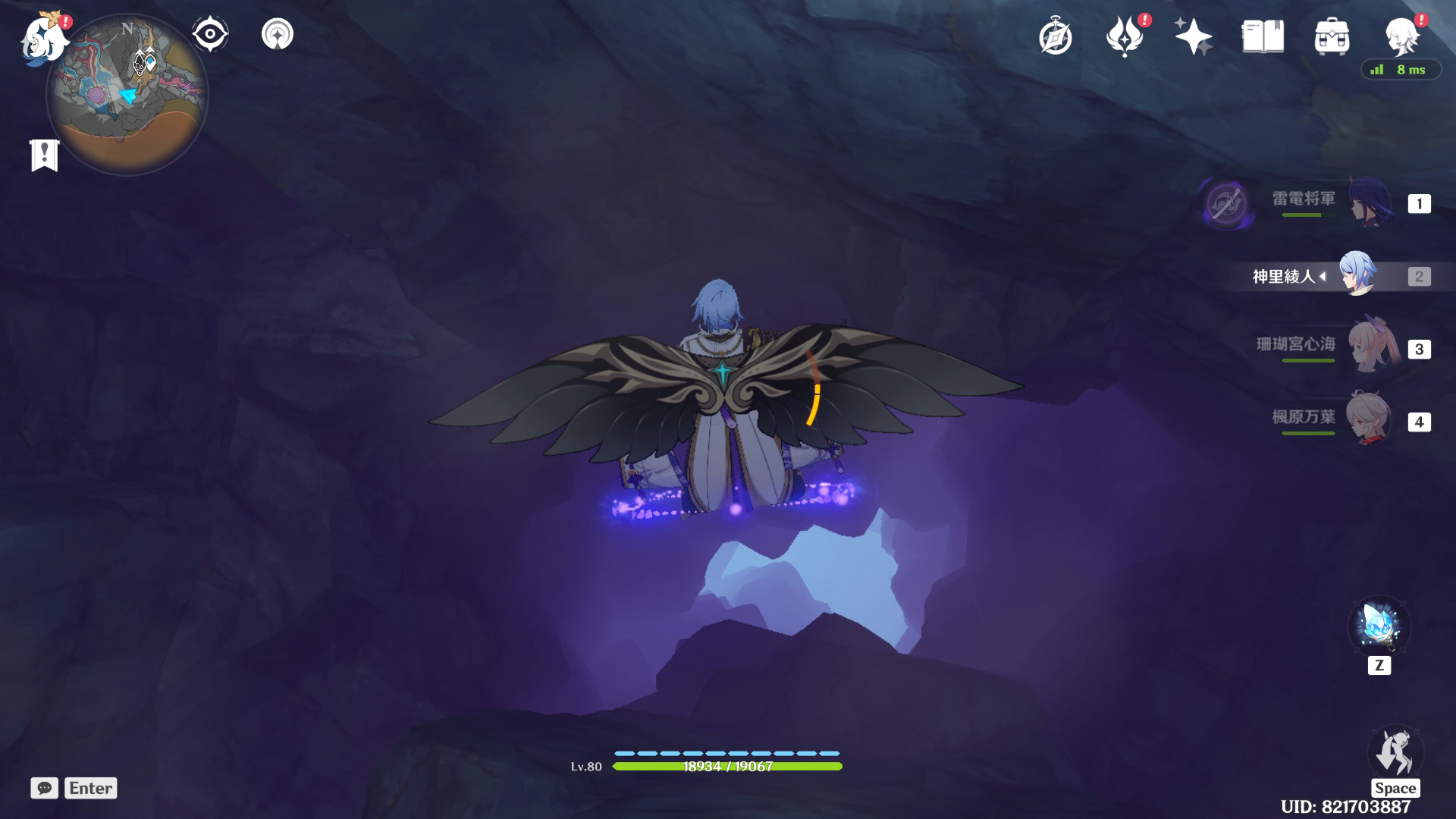Open the quest banner with exclamation mark
1456x819 pixels.
pyautogui.click(x=45, y=155)
